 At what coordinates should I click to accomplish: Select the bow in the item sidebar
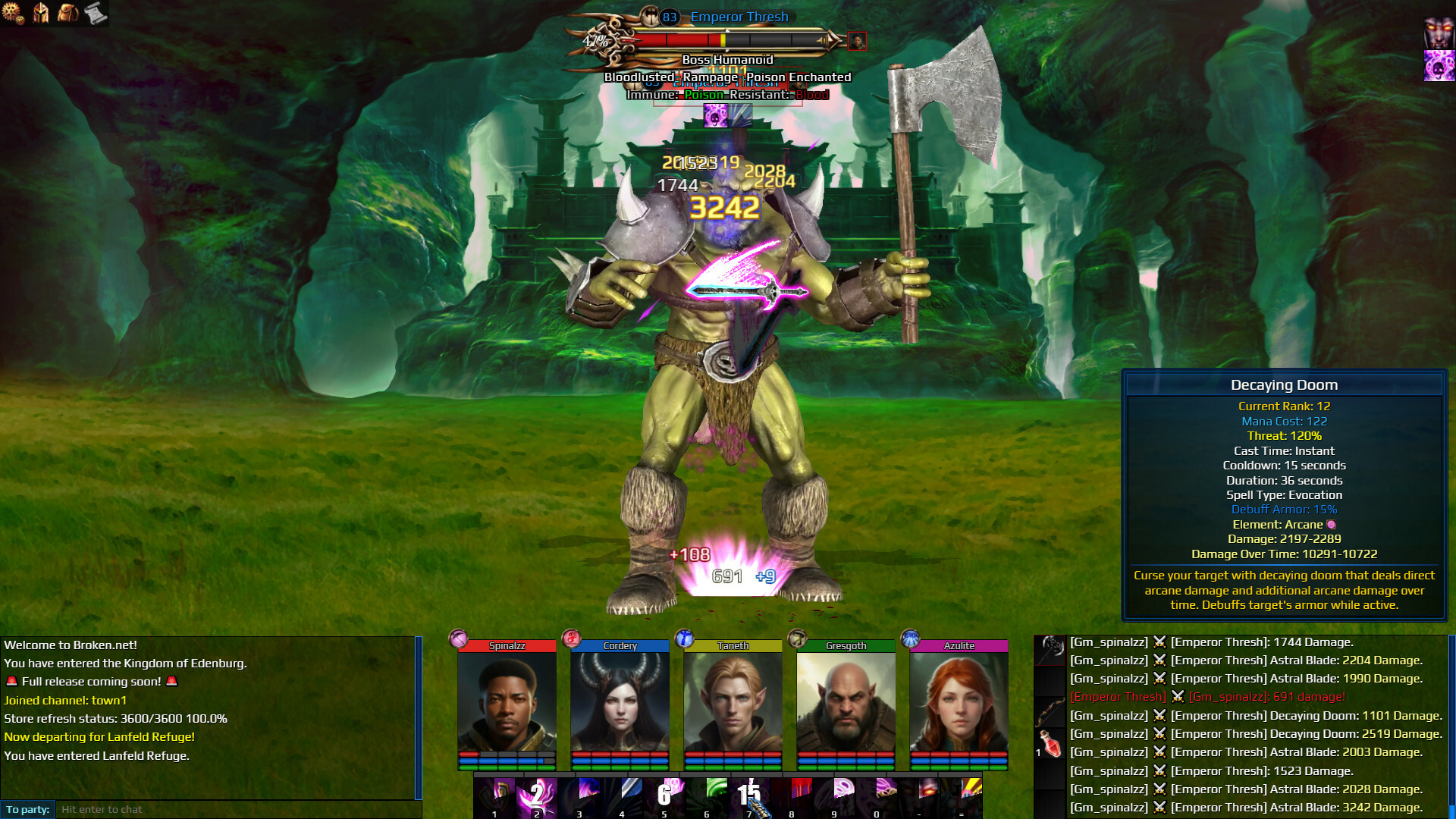[1050, 711]
